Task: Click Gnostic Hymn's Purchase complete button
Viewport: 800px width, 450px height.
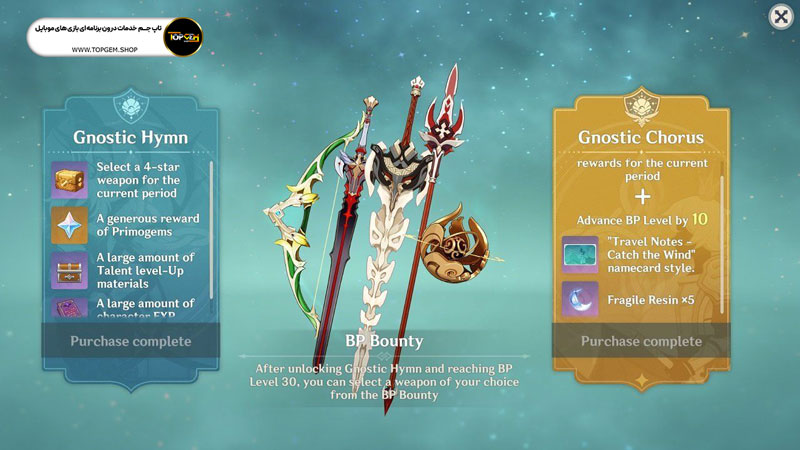Action: coord(130,341)
